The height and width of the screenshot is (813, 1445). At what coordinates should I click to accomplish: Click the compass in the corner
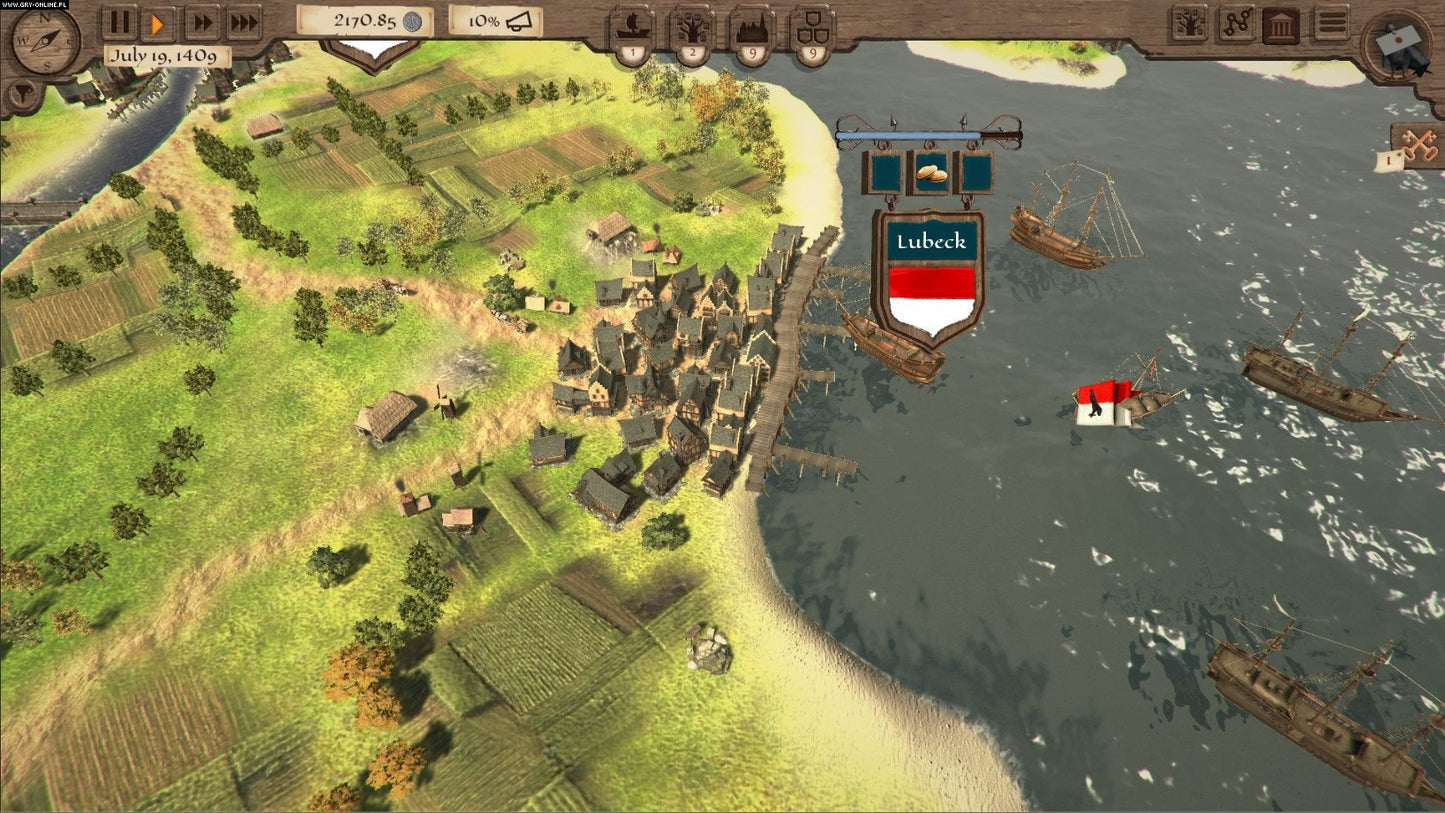pos(44,42)
